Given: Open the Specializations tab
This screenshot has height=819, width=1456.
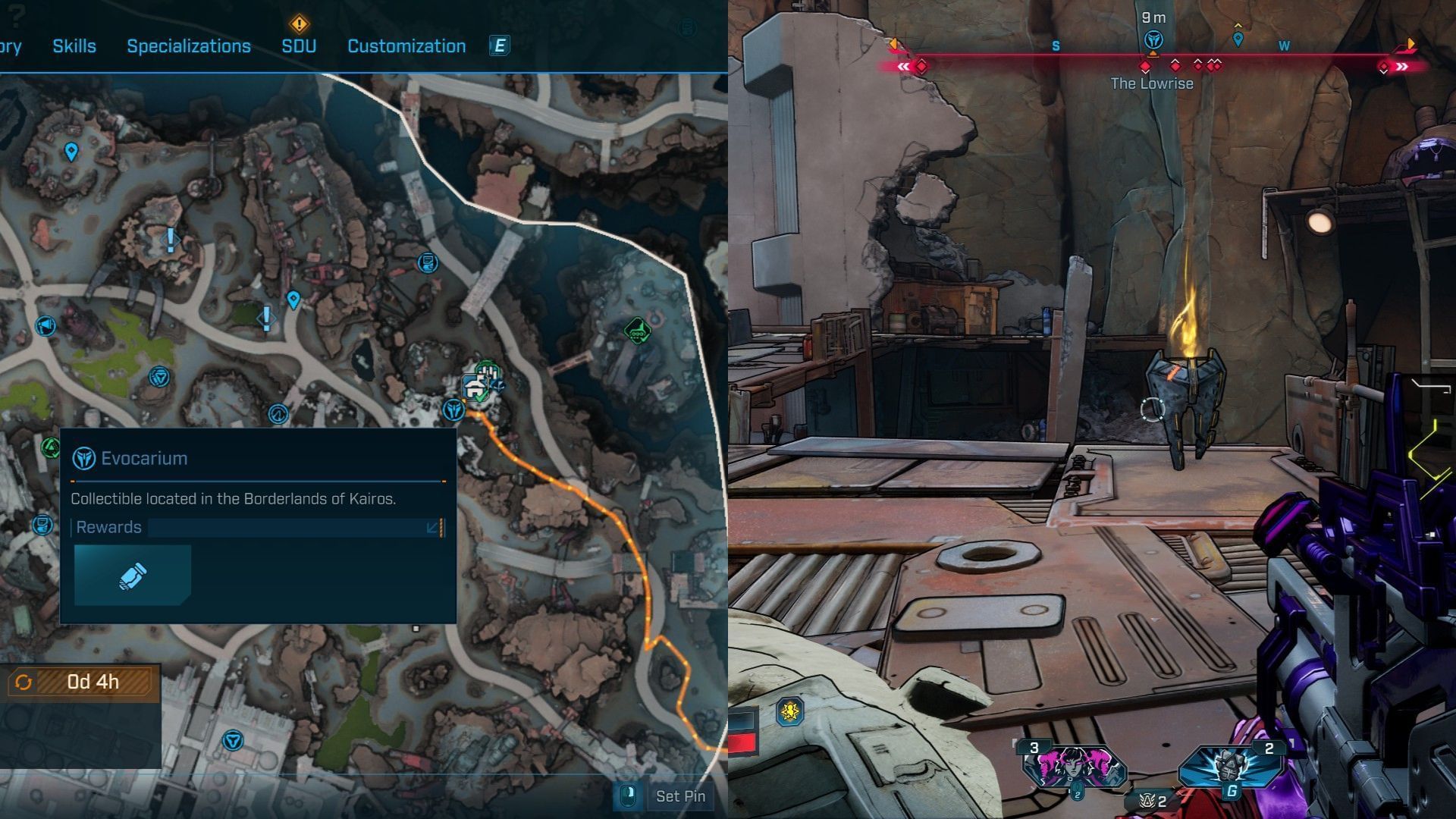Looking at the screenshot, I should click(189, 46).
